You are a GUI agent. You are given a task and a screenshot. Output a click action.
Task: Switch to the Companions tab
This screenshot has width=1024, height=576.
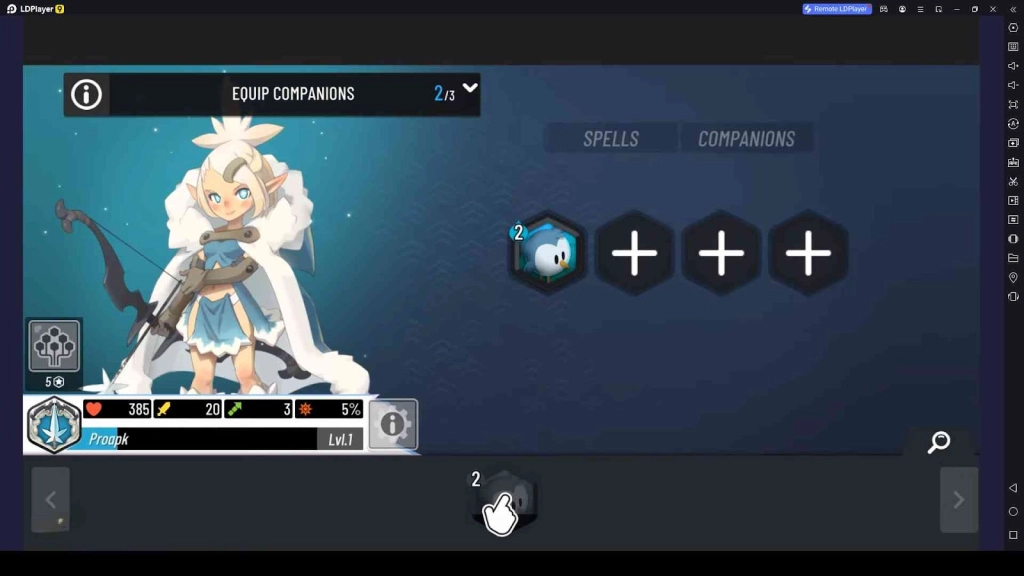tap(746, 139)
